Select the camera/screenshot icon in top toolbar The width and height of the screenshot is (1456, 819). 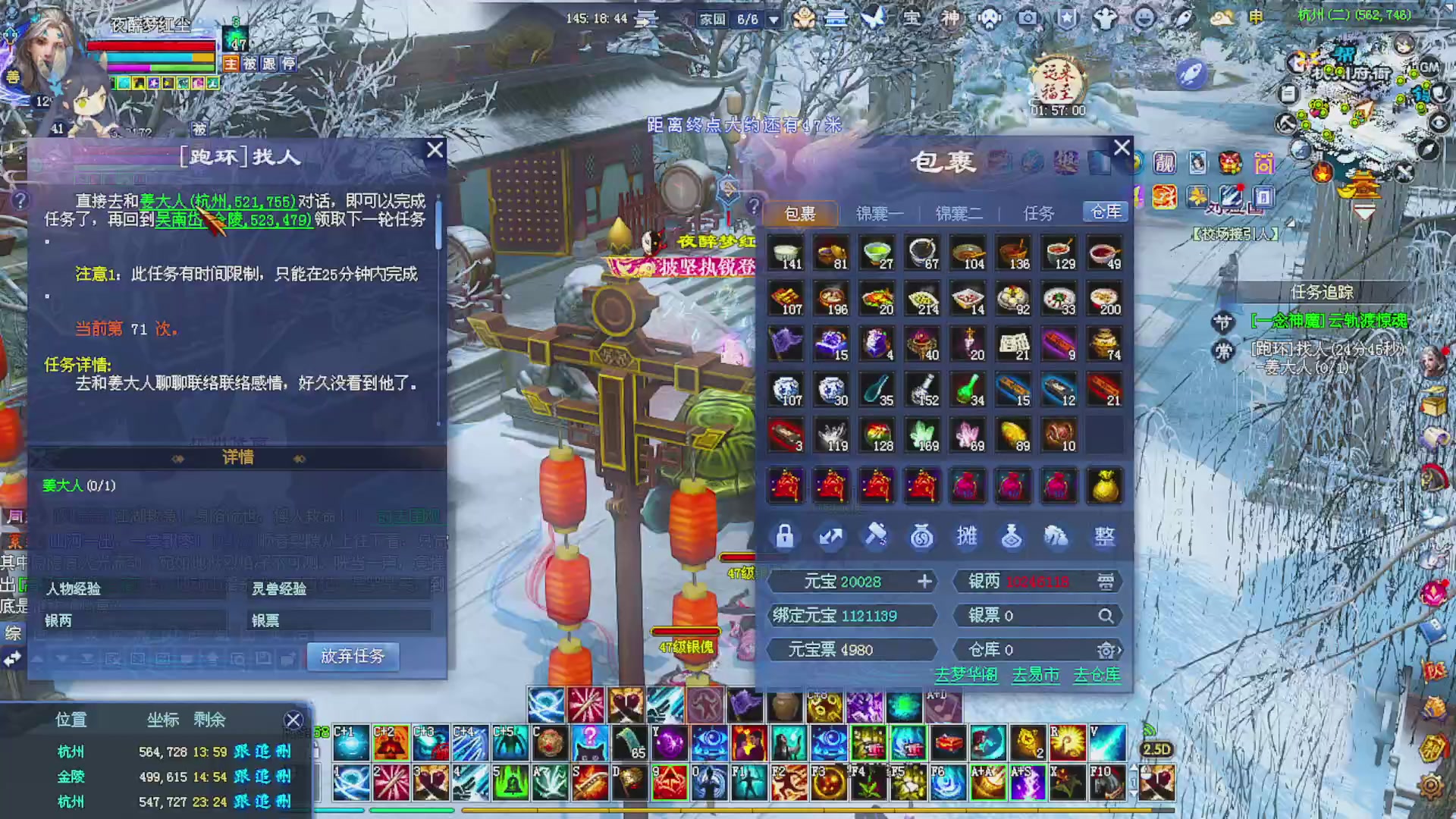tap(1028, 19)
